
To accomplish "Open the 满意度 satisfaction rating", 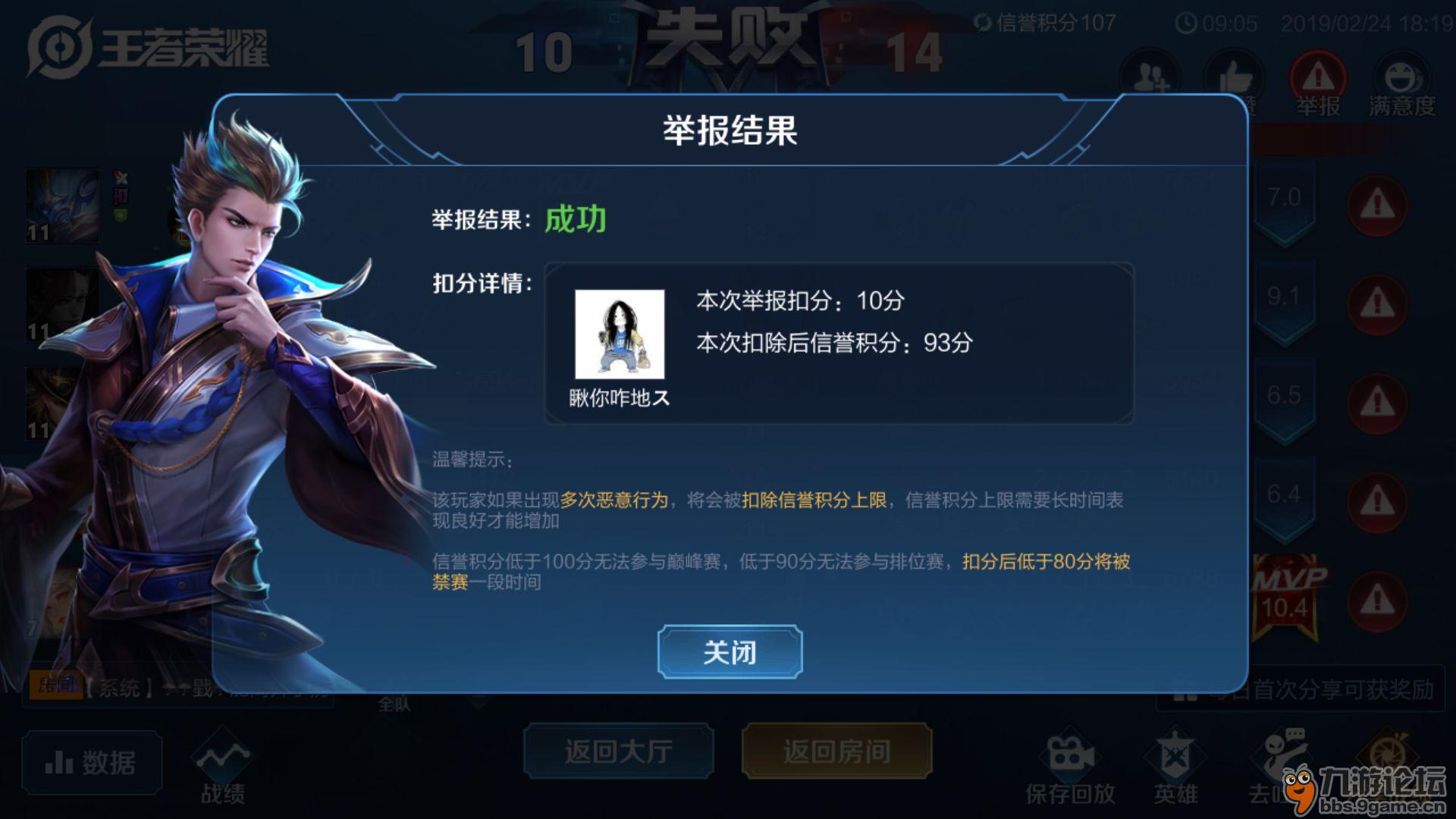I will (1401, 83).
